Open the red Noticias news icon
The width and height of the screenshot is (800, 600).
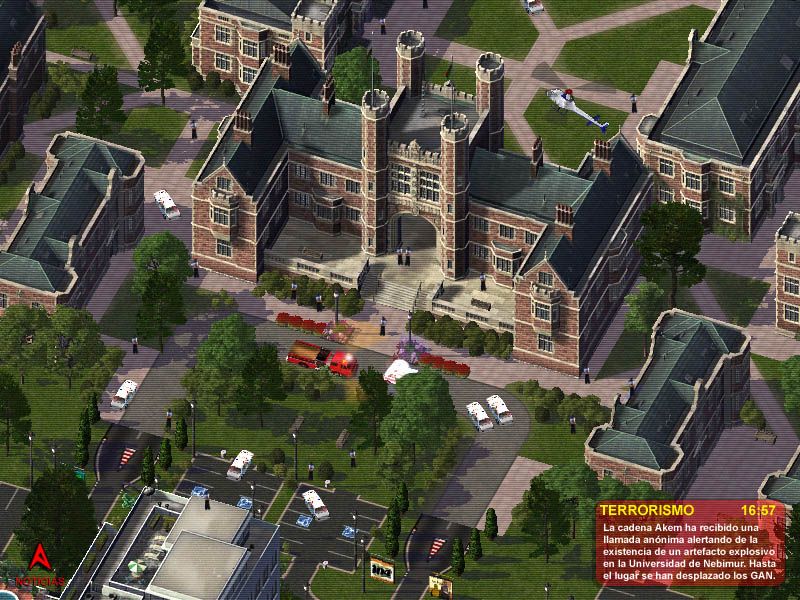click(x=40, y=562)
